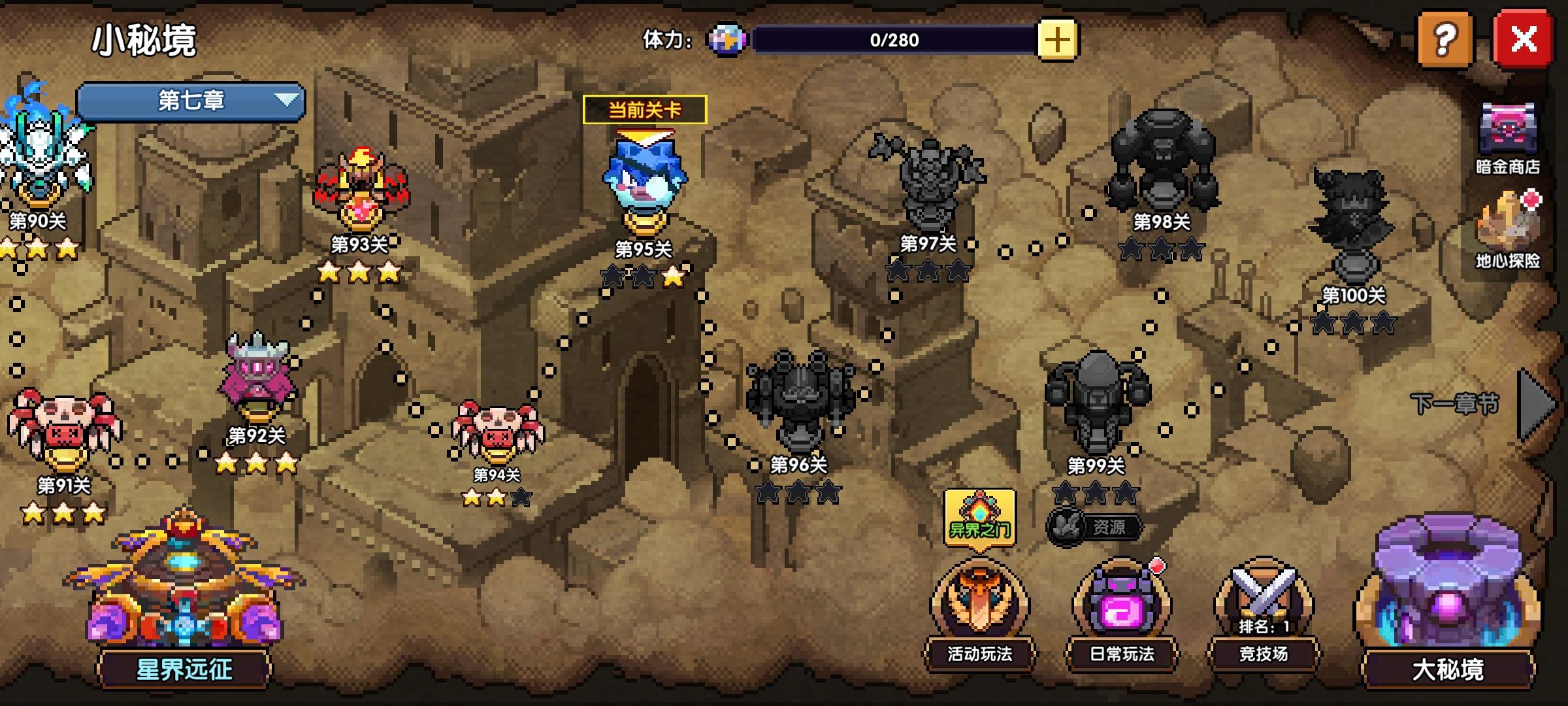Open the chapter selector showing 第七章

189,101
